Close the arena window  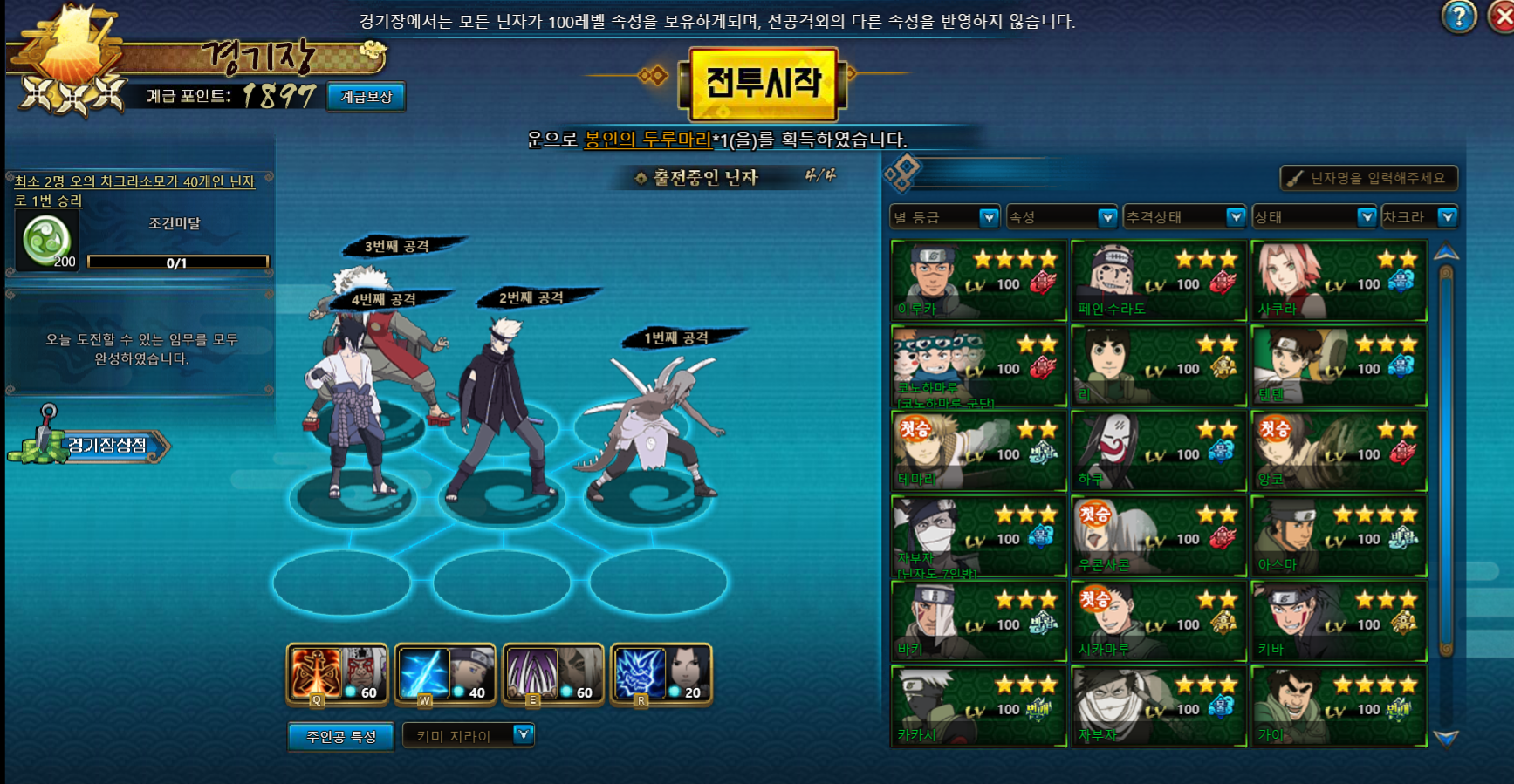pyautogui.click(x=1504, y=17)
